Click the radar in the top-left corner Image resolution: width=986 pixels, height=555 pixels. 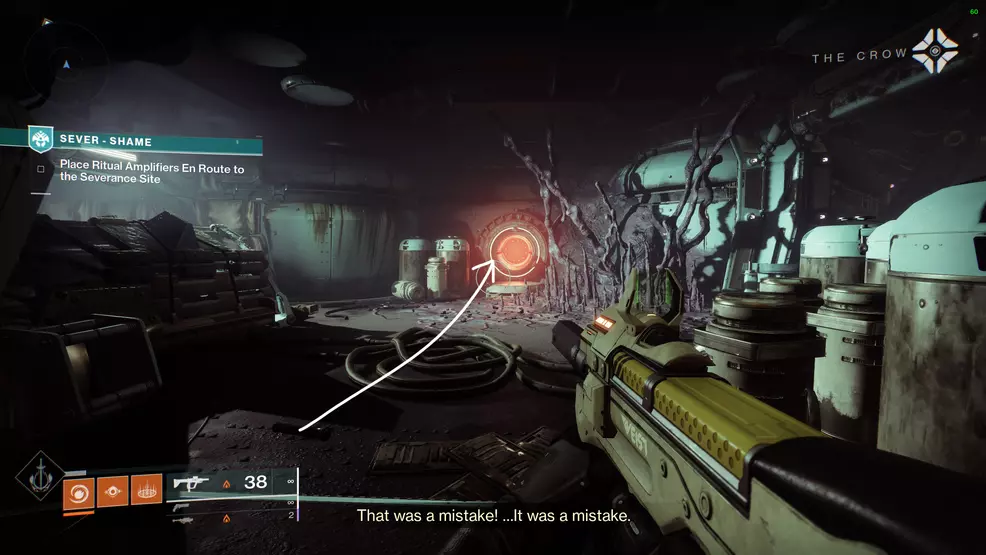(x=66, y=63)
